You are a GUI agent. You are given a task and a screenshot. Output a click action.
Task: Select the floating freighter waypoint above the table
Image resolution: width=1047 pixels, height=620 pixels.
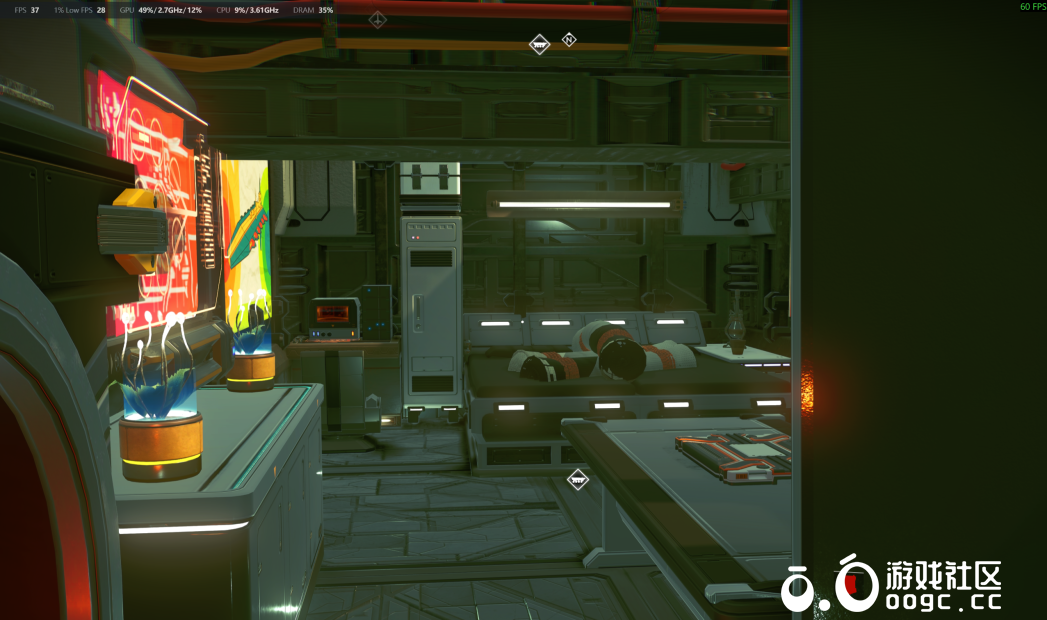point(577,480)
